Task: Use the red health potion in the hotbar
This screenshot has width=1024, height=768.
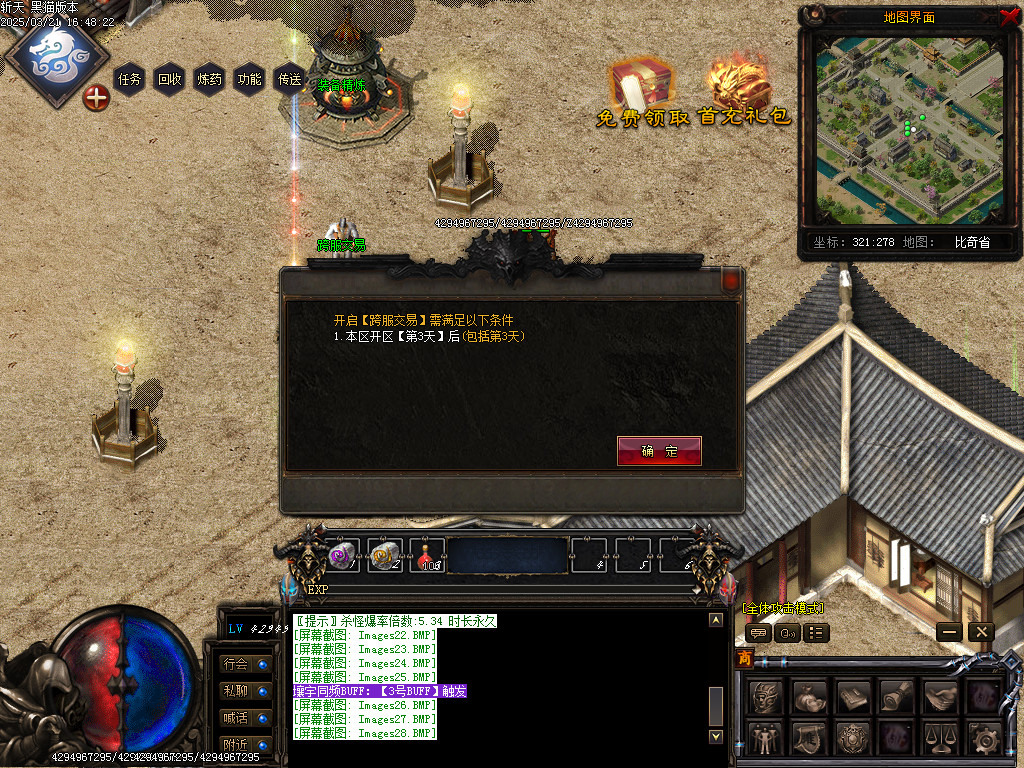Action: point(427,556)
